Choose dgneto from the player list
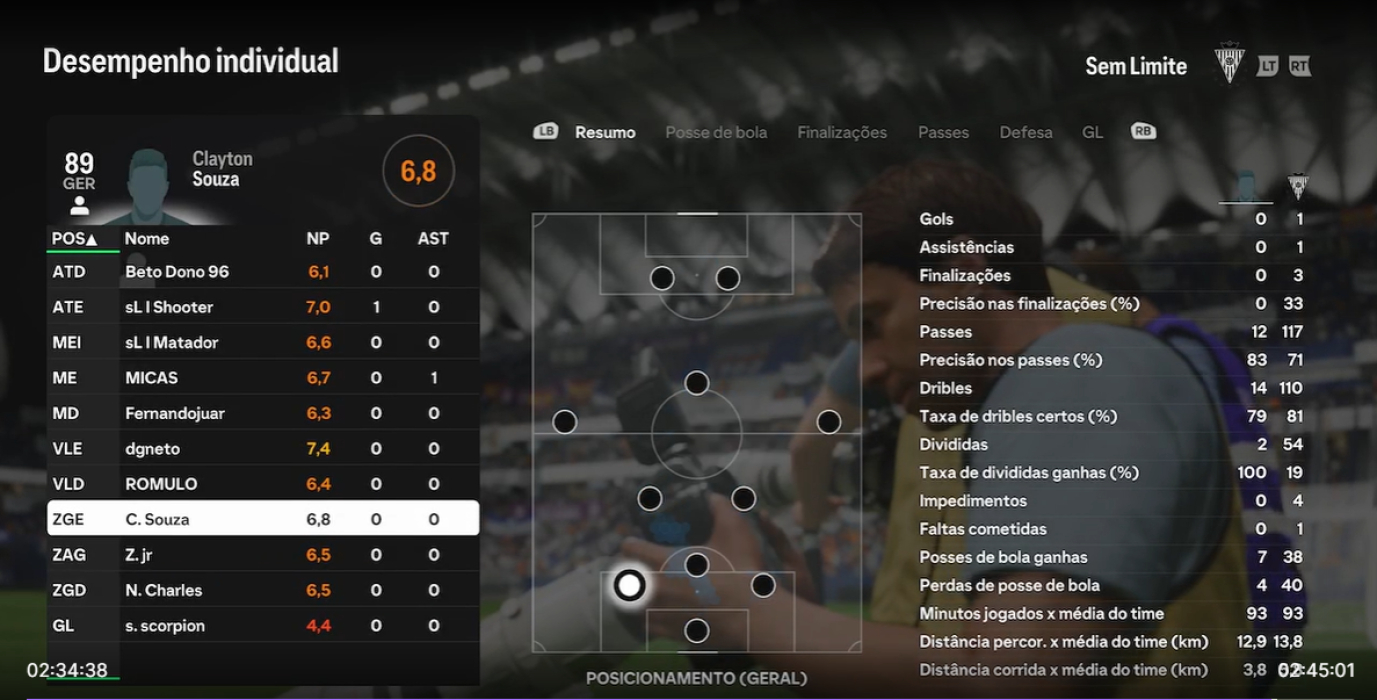 [263, 449]
